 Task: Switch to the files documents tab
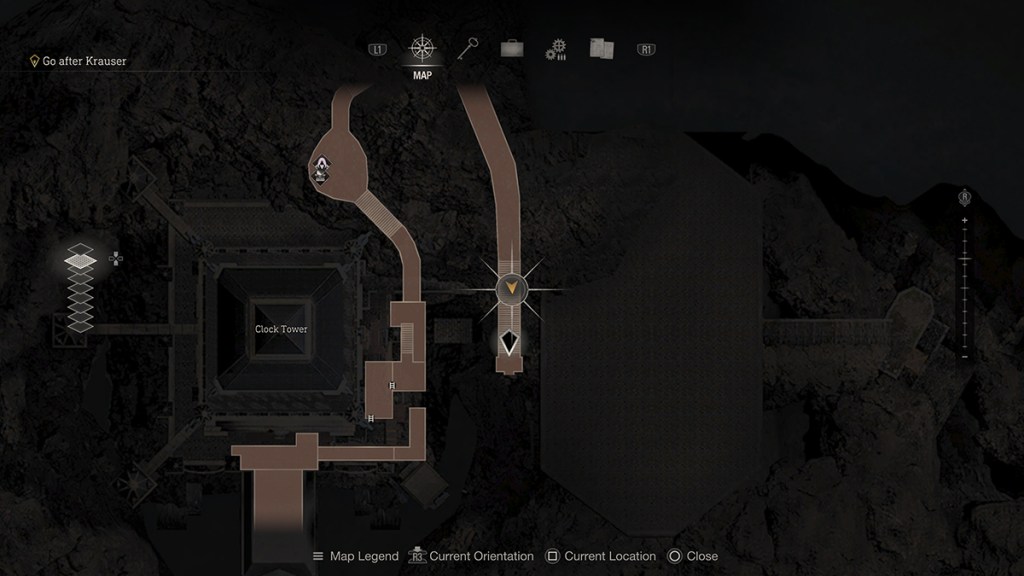pos(600,49)
